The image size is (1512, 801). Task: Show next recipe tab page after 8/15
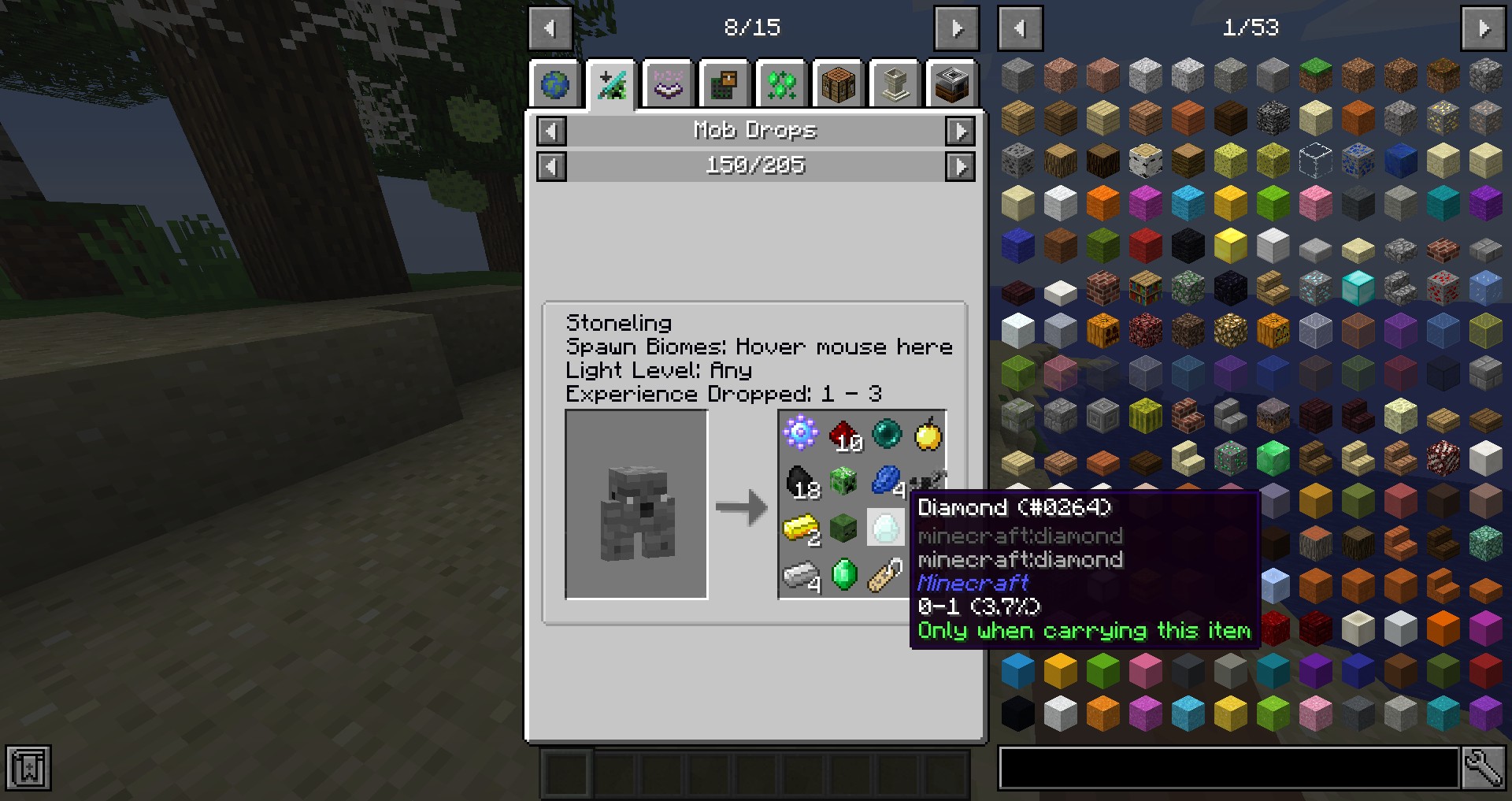point(956,28)
